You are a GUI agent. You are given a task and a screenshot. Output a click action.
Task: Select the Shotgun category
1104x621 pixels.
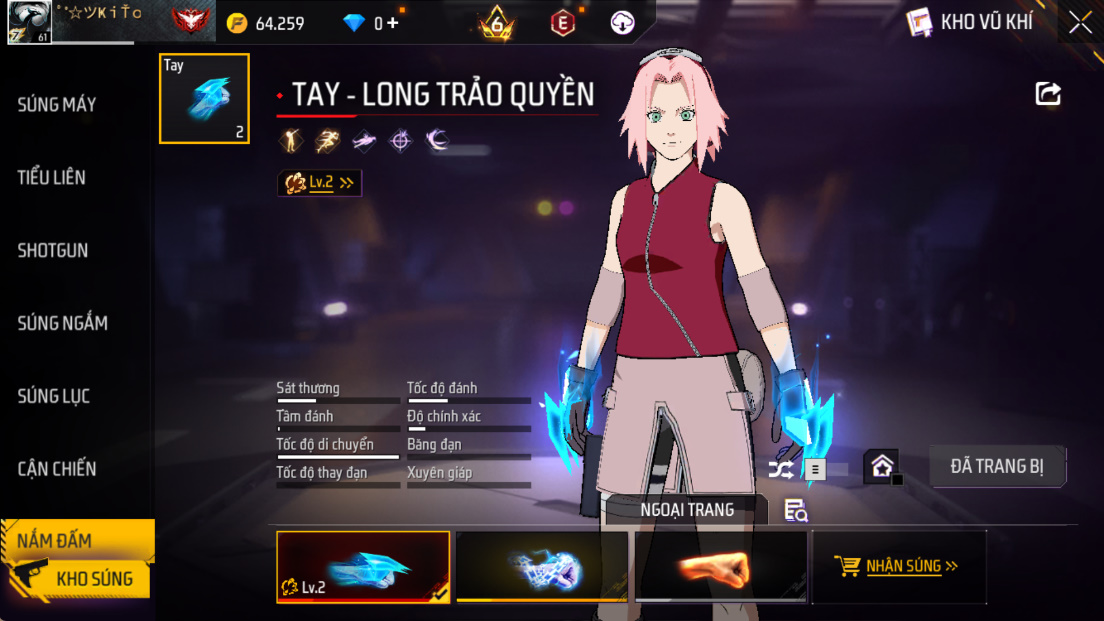[53, 251]
